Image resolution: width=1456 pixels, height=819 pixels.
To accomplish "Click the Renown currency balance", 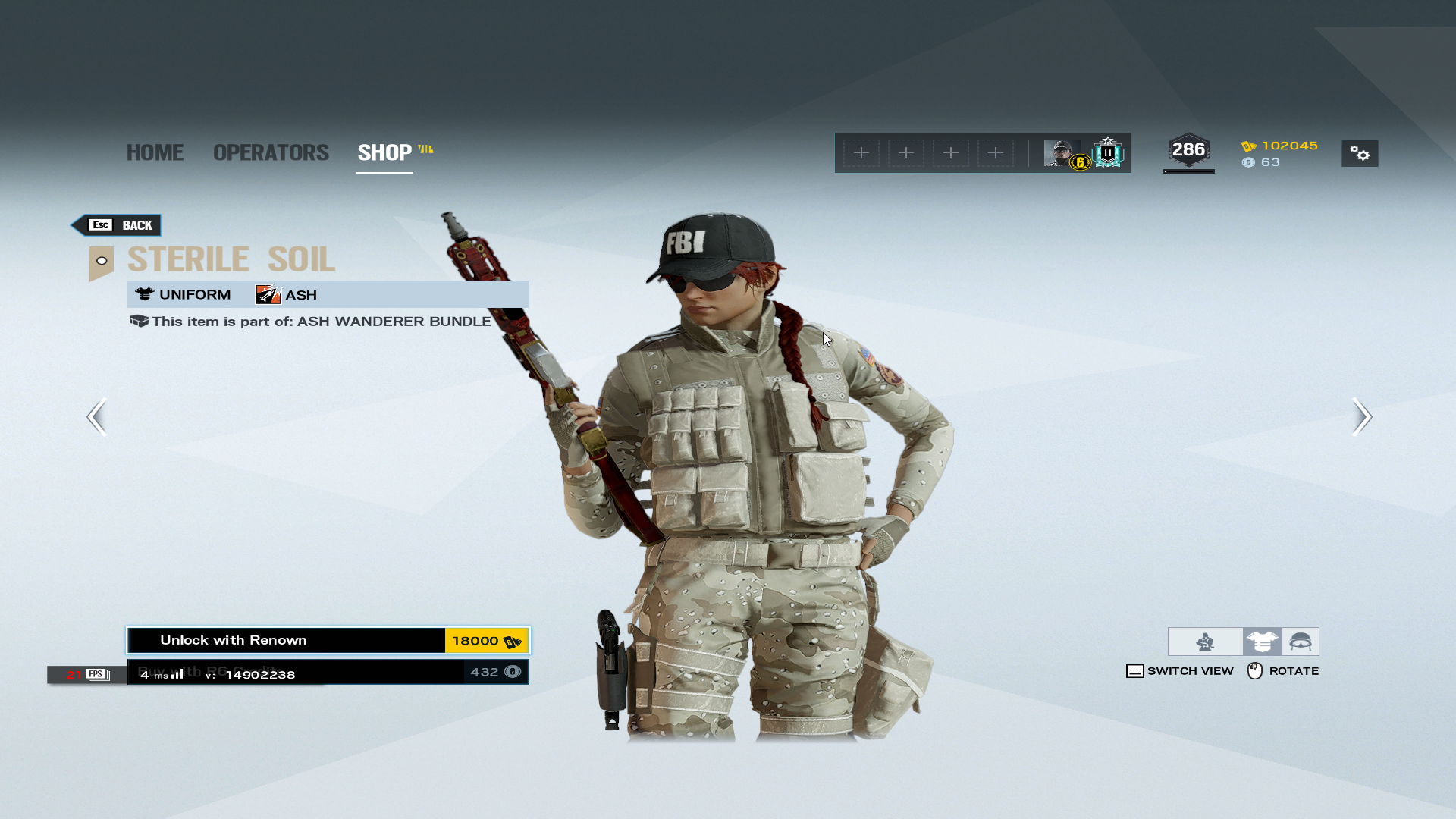I will coord(1280,146).
